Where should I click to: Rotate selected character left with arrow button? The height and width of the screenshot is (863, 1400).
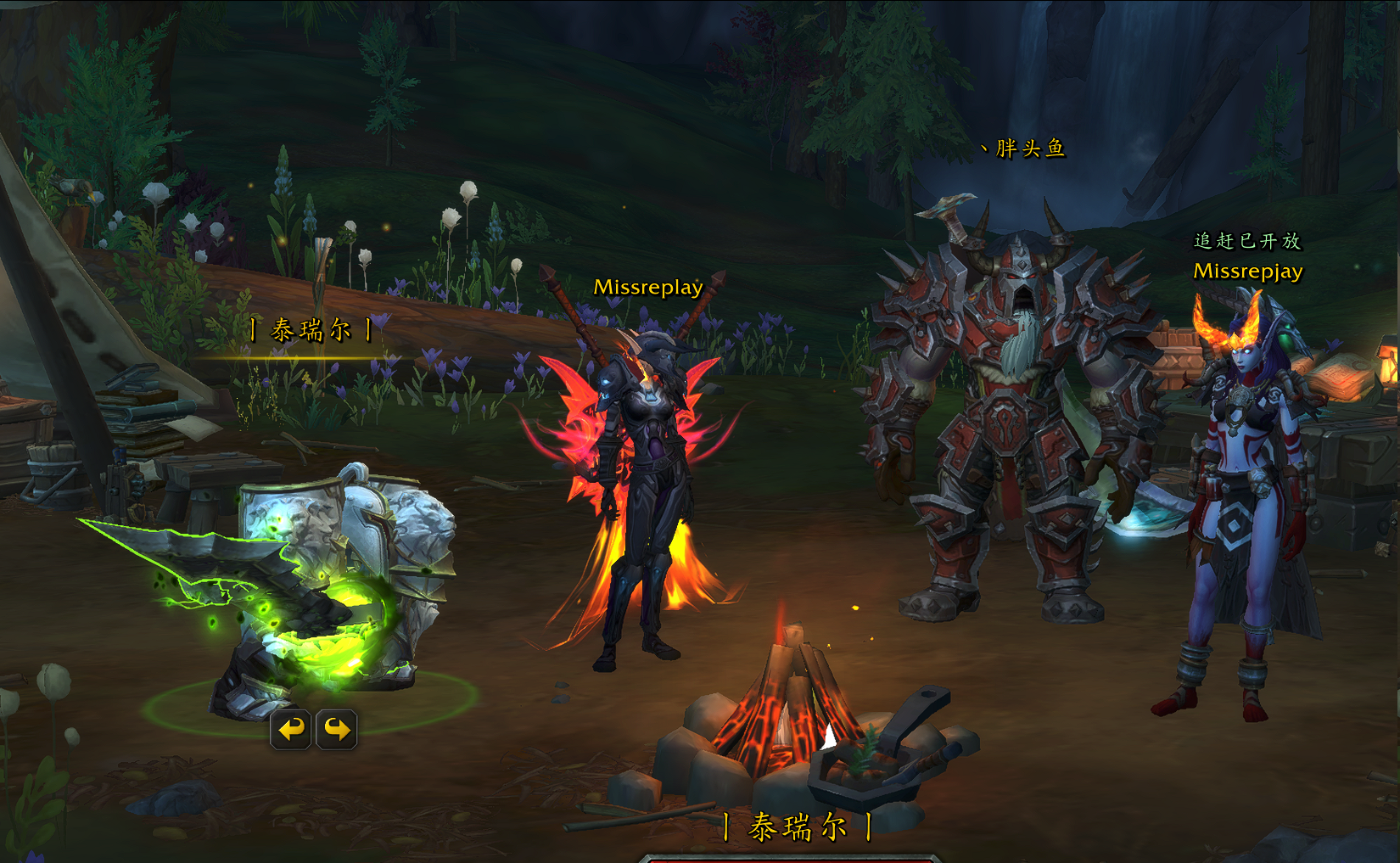pos(291,729)
